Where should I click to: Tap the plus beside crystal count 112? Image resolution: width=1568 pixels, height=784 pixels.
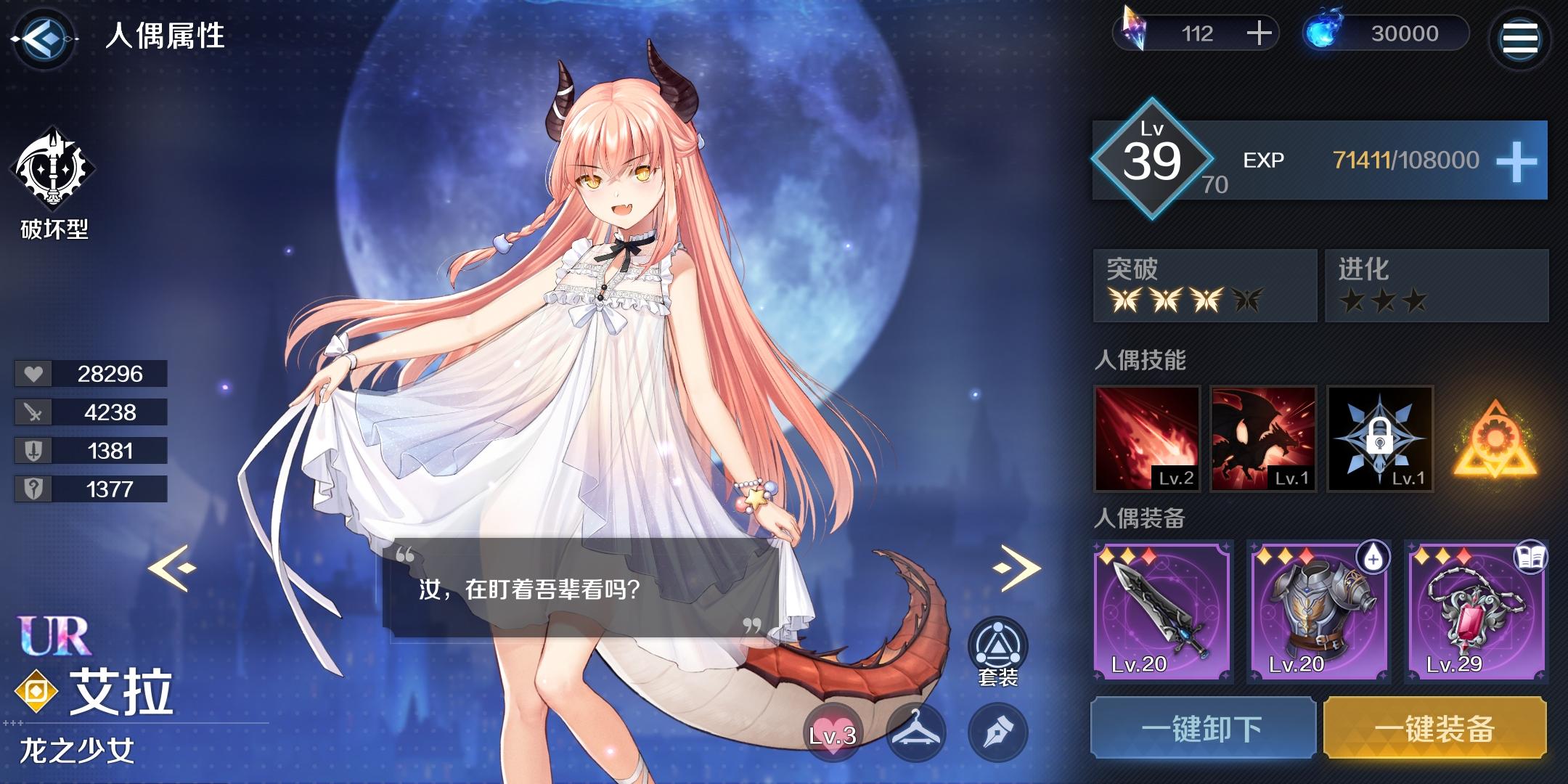pyautogui.click(x=1259, y=33)
